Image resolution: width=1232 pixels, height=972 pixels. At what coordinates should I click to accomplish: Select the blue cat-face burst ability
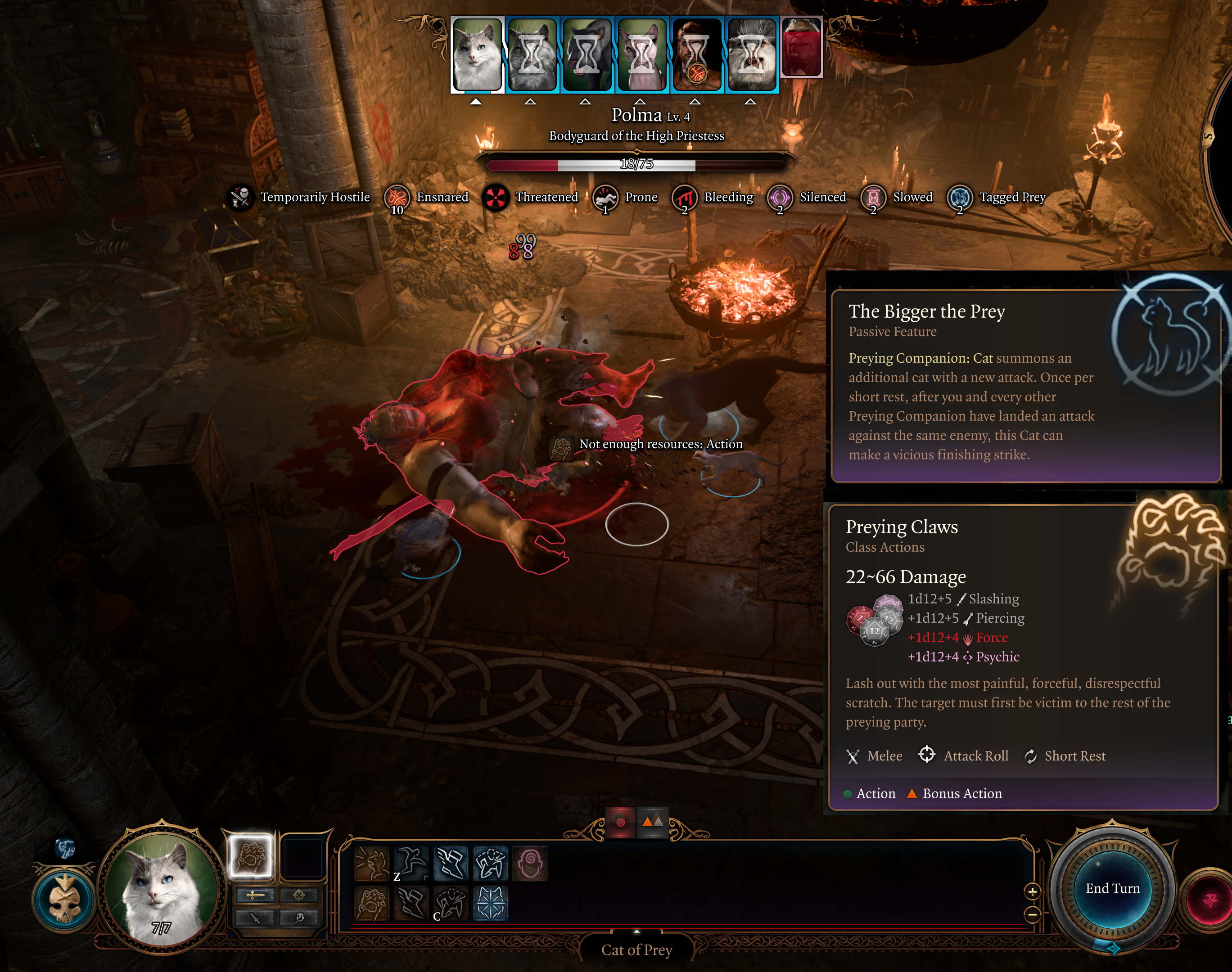pyautogui.click(x=490, y=903)
